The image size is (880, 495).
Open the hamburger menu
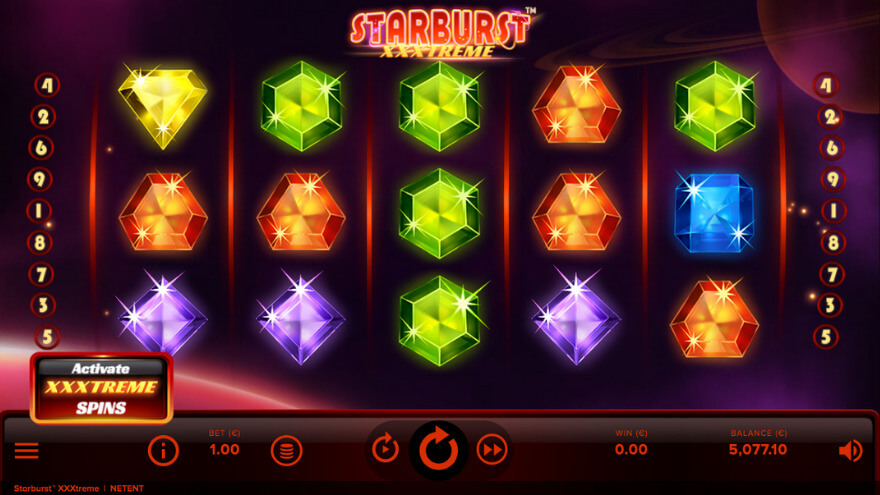coord(27,451)
